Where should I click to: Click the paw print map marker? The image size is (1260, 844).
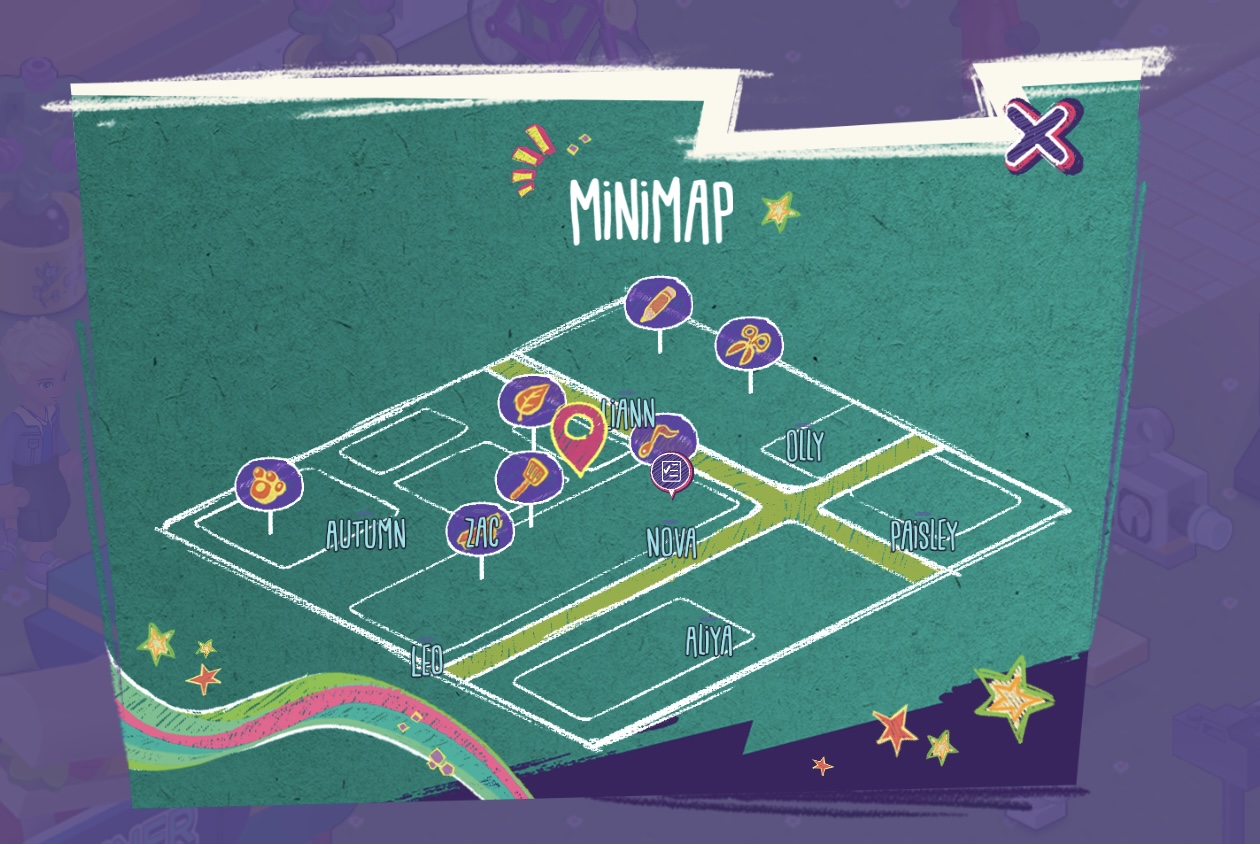[x=269, y=484]
